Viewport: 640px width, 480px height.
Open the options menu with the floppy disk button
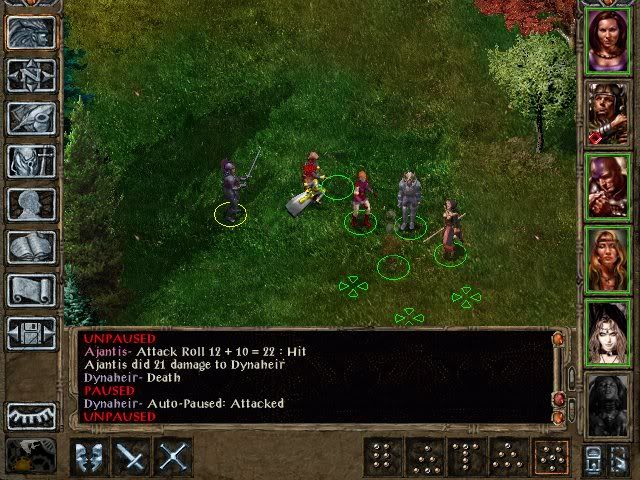[31, 333]
